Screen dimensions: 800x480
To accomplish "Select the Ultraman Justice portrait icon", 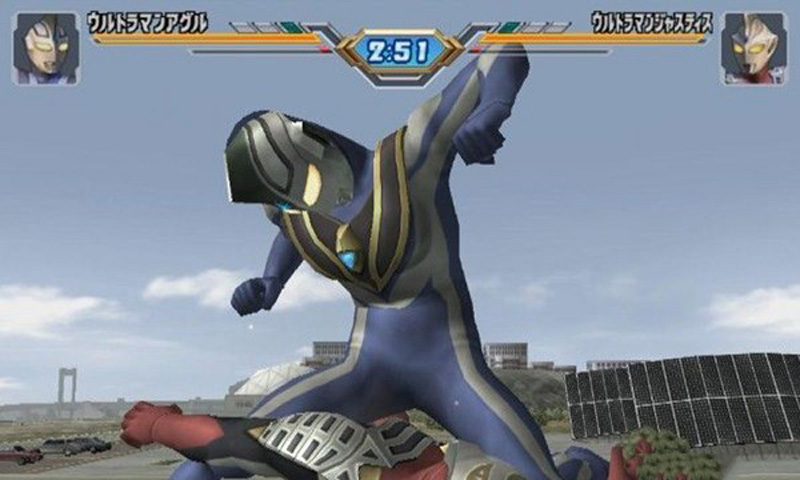I will tap(753, 47).
